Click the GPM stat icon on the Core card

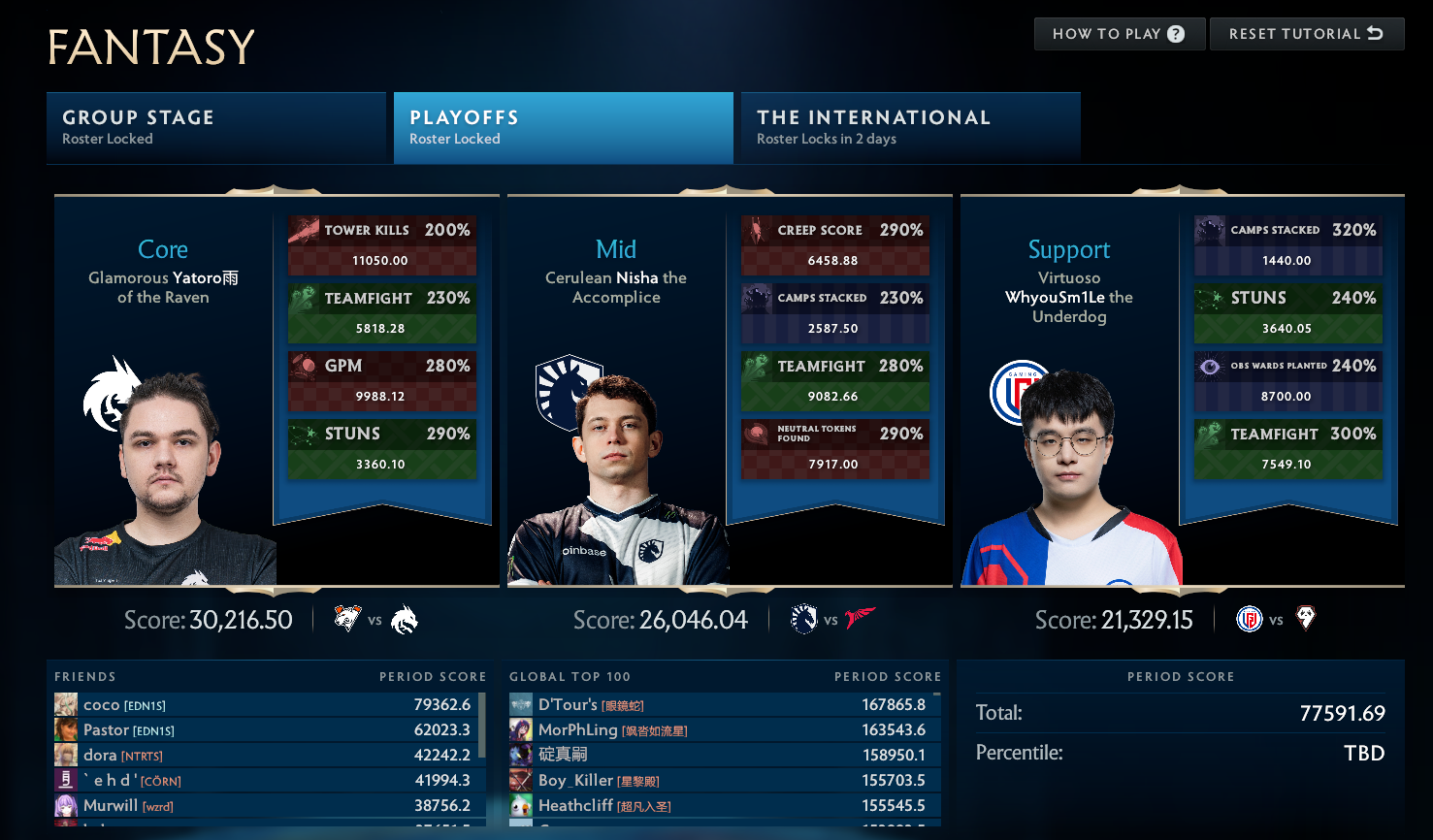(304, 366)
